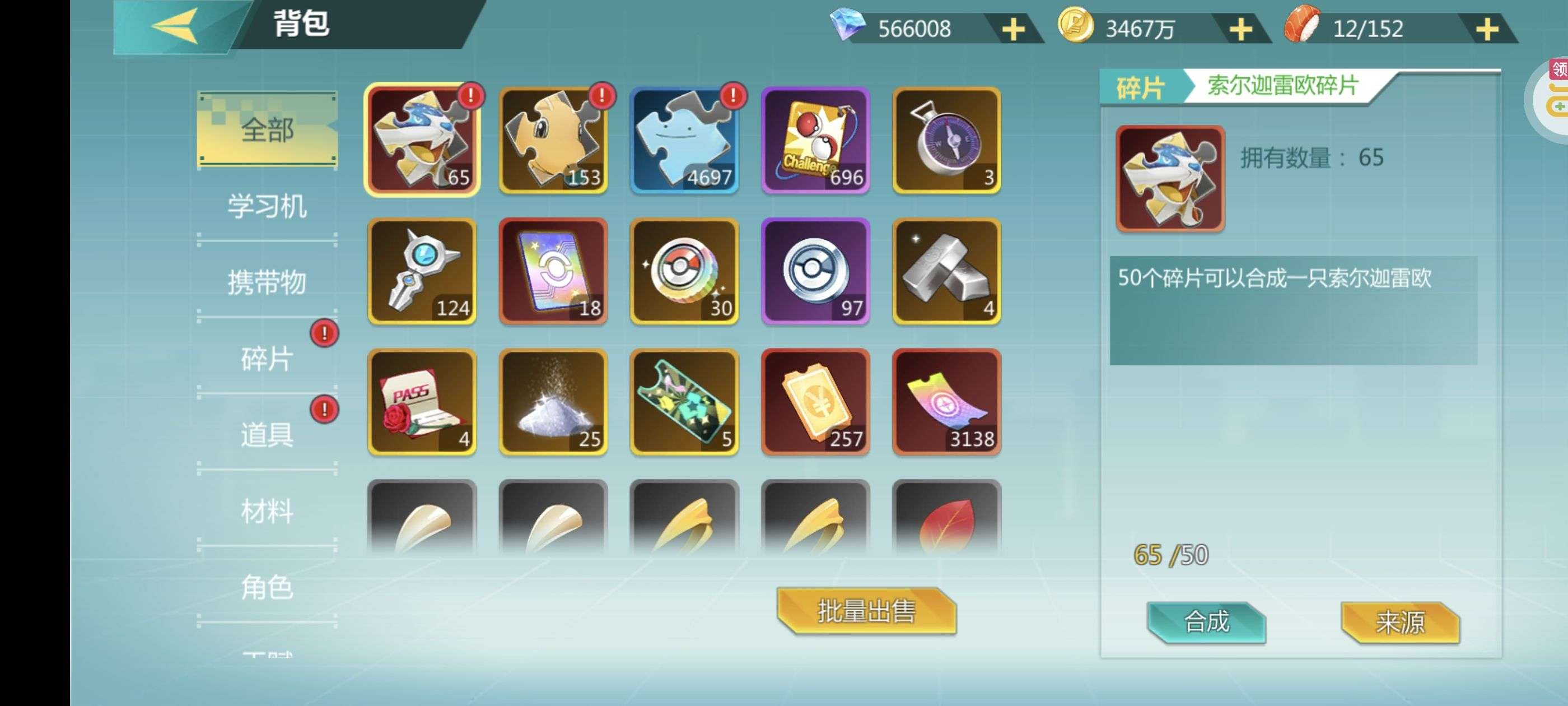Open the 学习机 category tab
The image size is (1568, 706).
pos(267,206)
